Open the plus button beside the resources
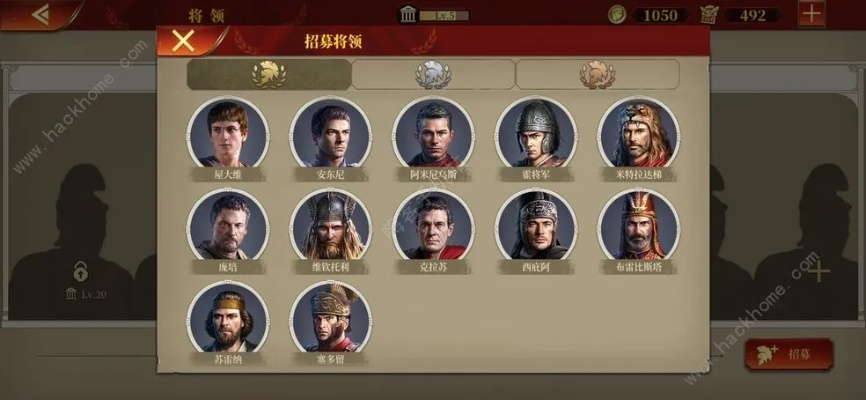Image resolution: width=866 pixels, height=400 pixels. click(811, 14)
